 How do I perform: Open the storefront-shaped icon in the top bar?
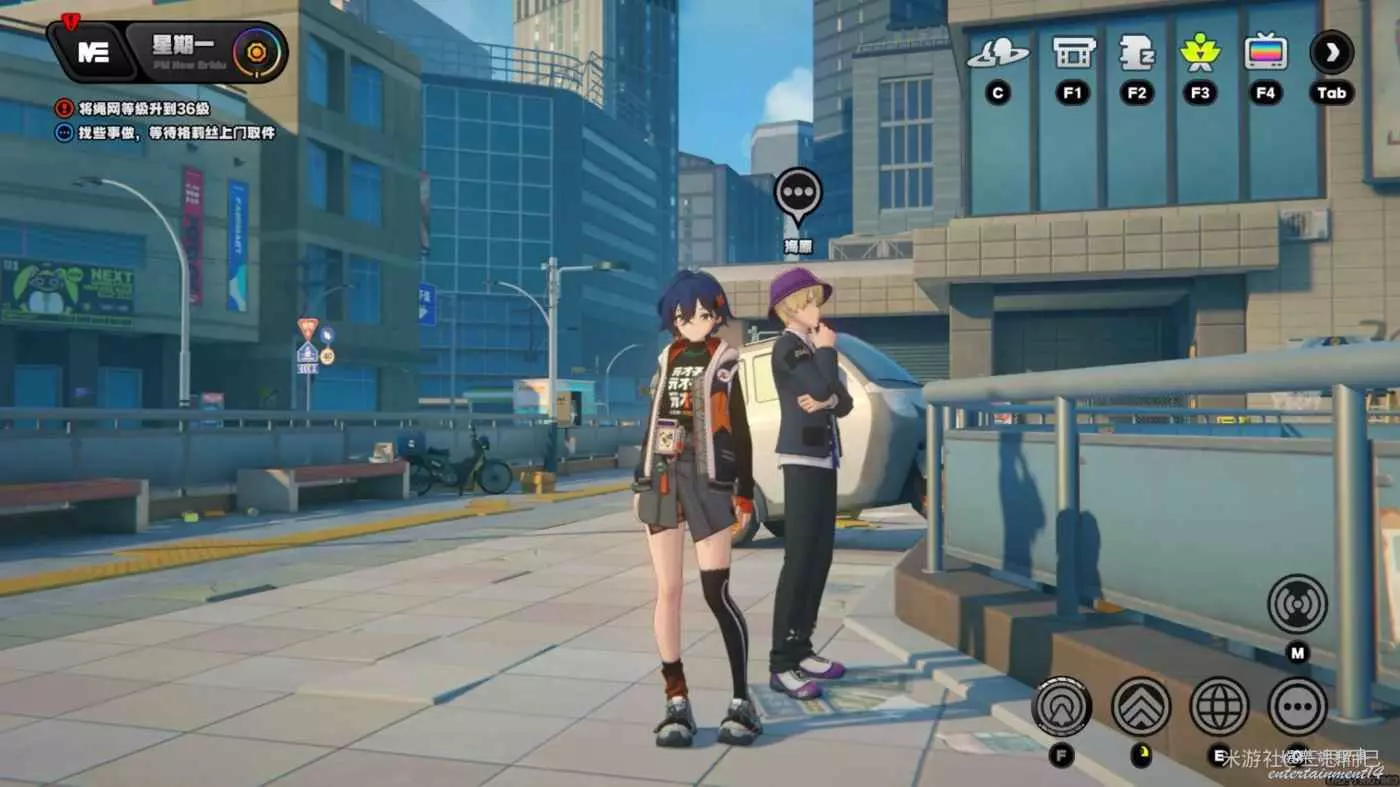[1074, 53]
